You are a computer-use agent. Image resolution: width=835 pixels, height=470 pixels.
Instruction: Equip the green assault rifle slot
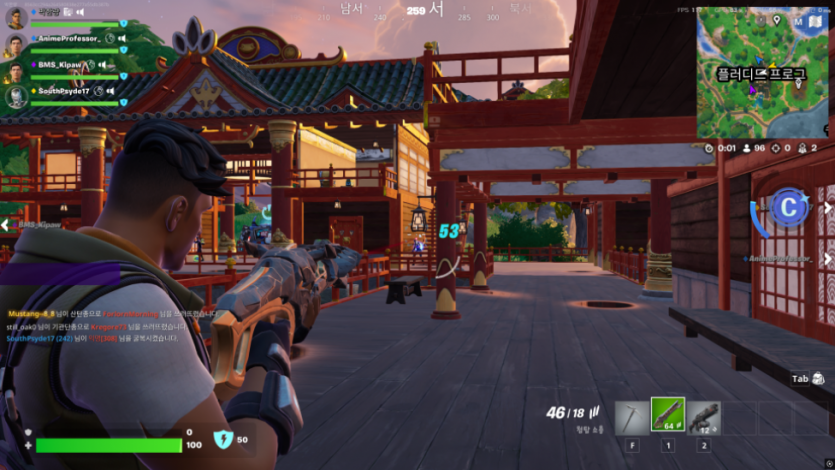point(667,415)
